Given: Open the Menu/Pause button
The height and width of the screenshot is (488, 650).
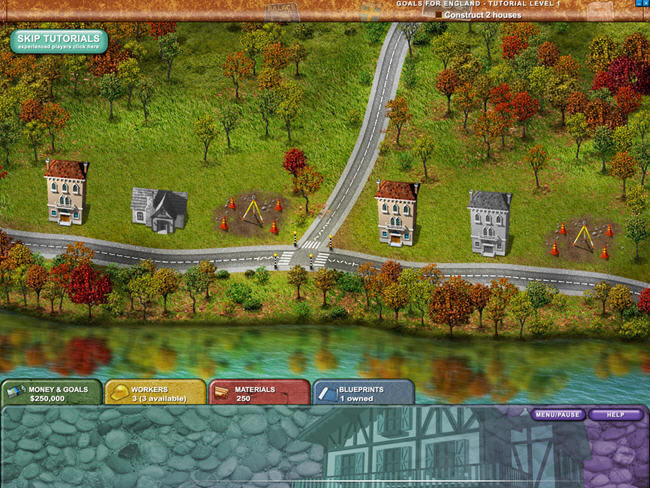Looking at the screenshot, I should tap(558, 414).
